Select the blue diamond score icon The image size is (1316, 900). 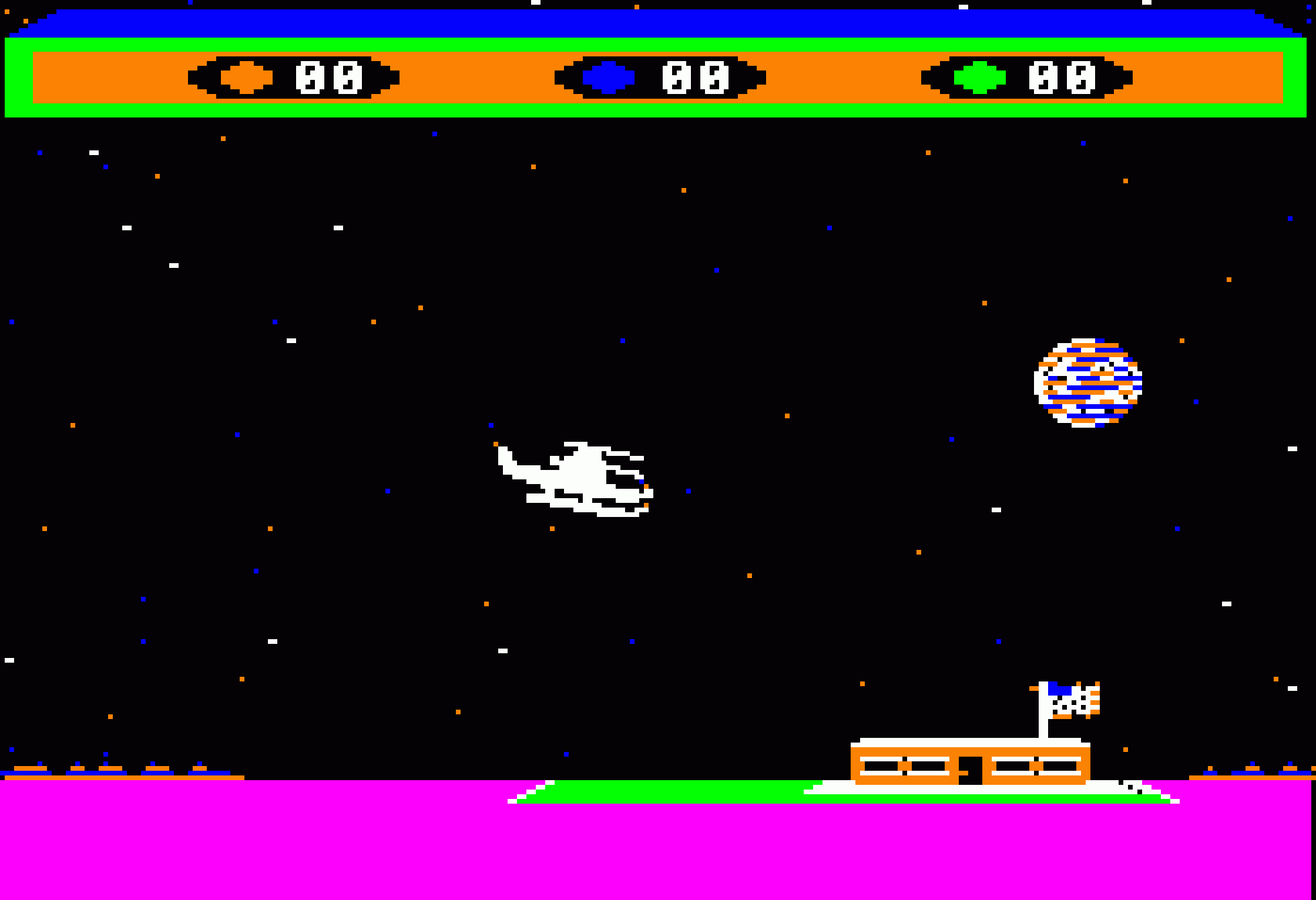(x=609, y=75)
